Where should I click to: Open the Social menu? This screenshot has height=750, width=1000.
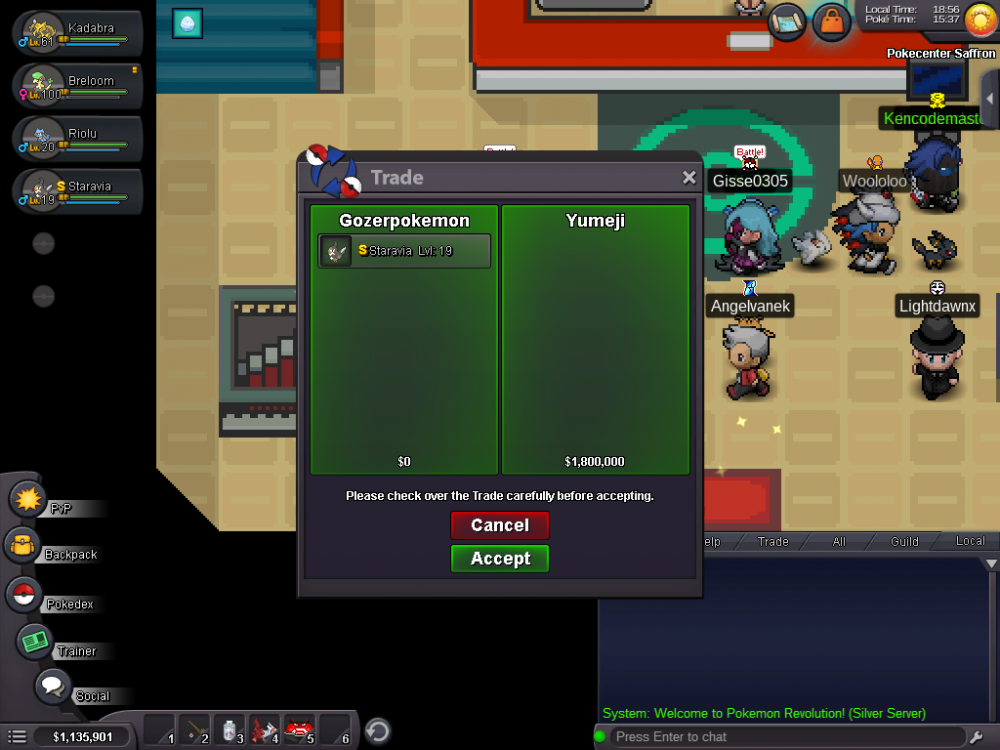53,687
